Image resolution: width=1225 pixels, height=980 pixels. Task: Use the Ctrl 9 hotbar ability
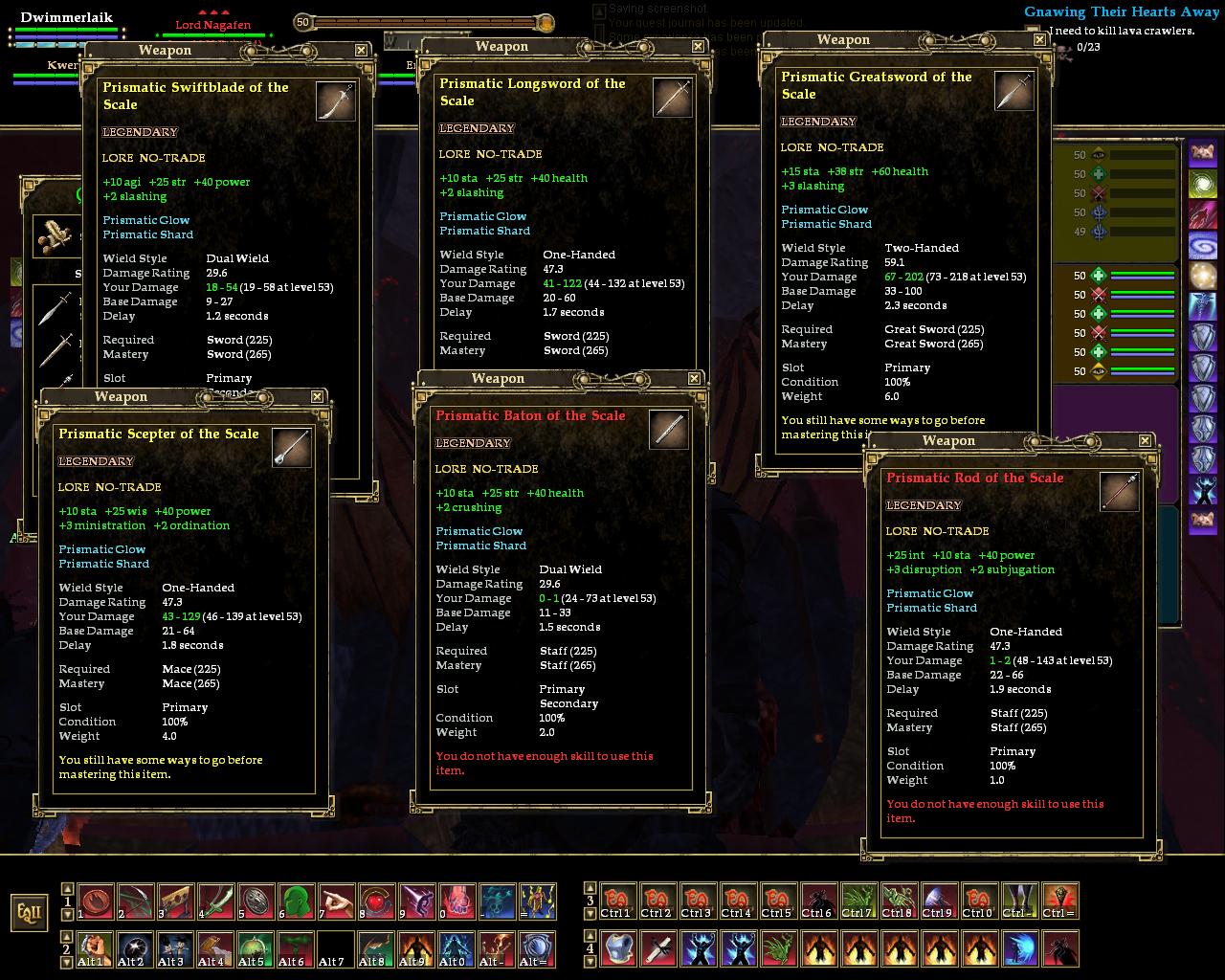coord(939,902)
